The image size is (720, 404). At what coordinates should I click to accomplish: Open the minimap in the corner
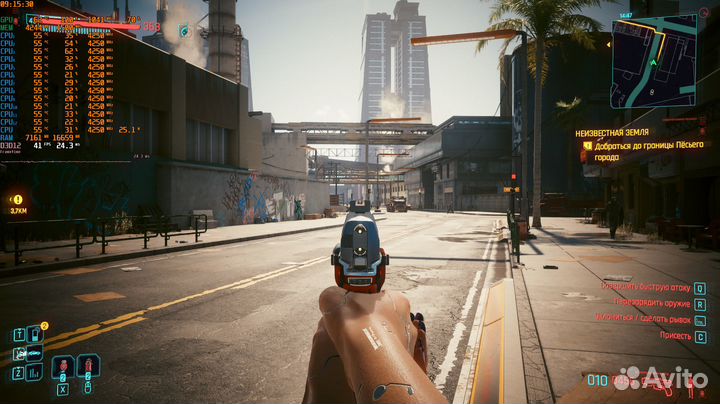coord(653,60)
